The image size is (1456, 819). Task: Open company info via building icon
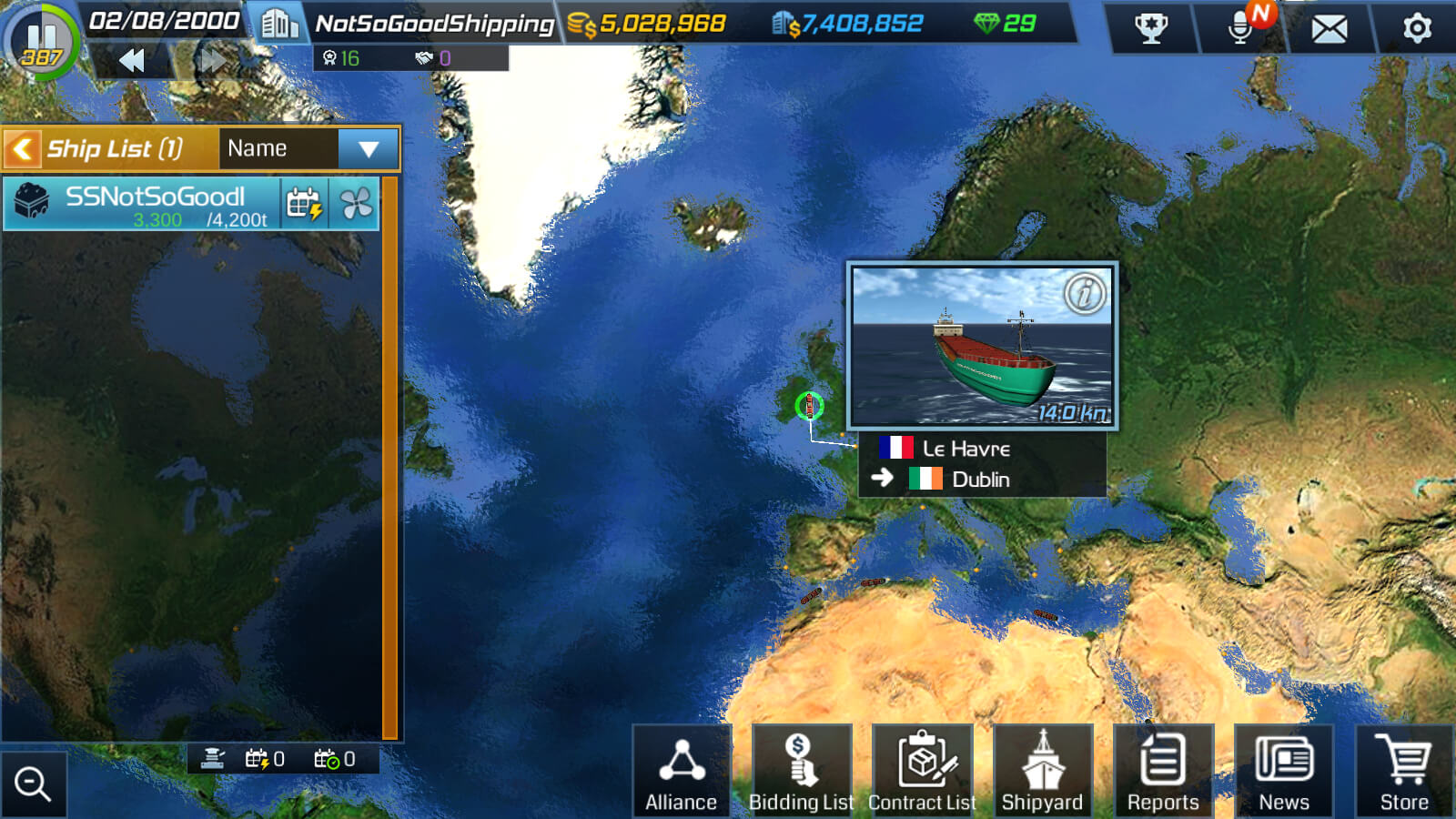[x=278, y=24]
